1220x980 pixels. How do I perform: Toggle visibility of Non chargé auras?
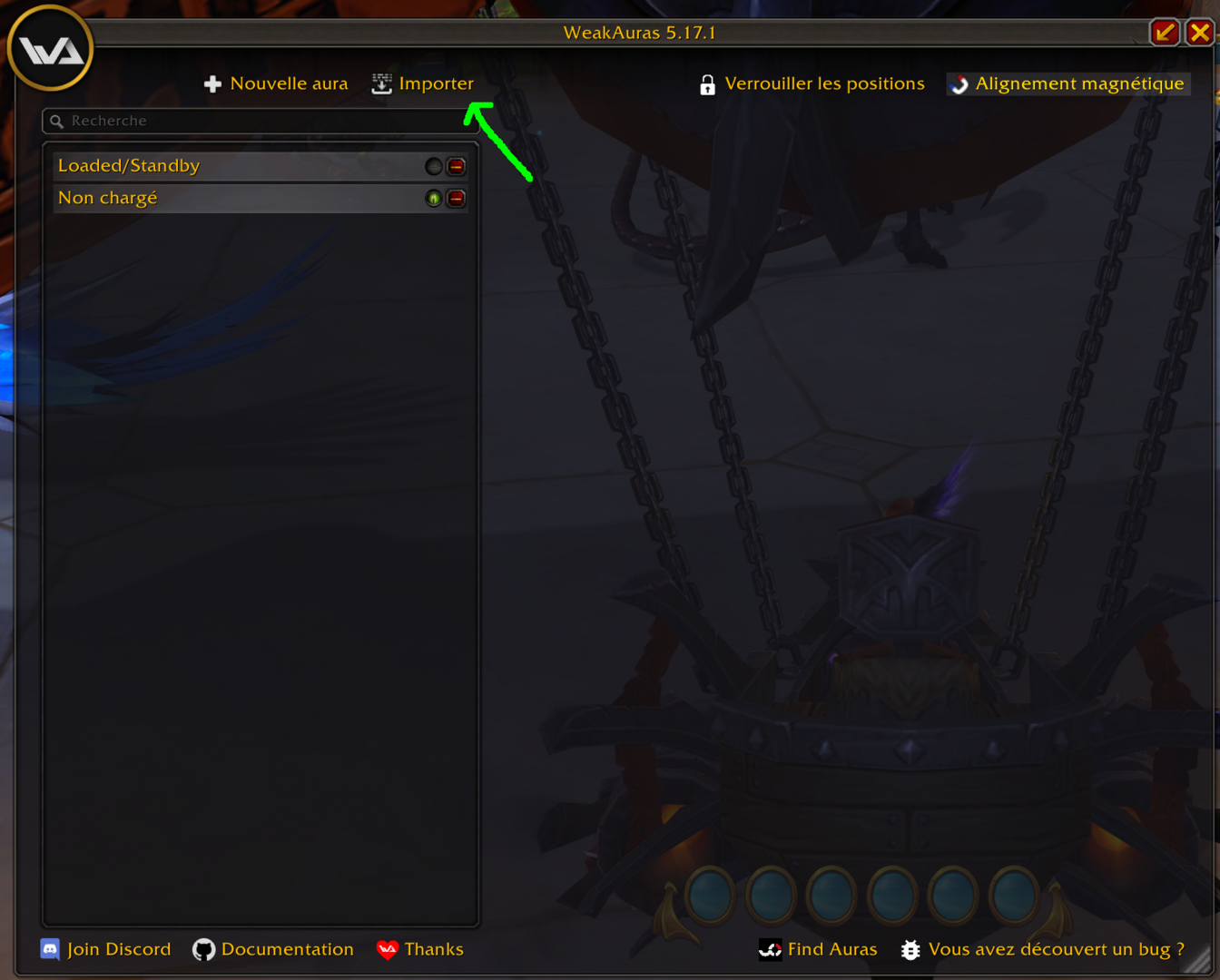click(434, 198)
